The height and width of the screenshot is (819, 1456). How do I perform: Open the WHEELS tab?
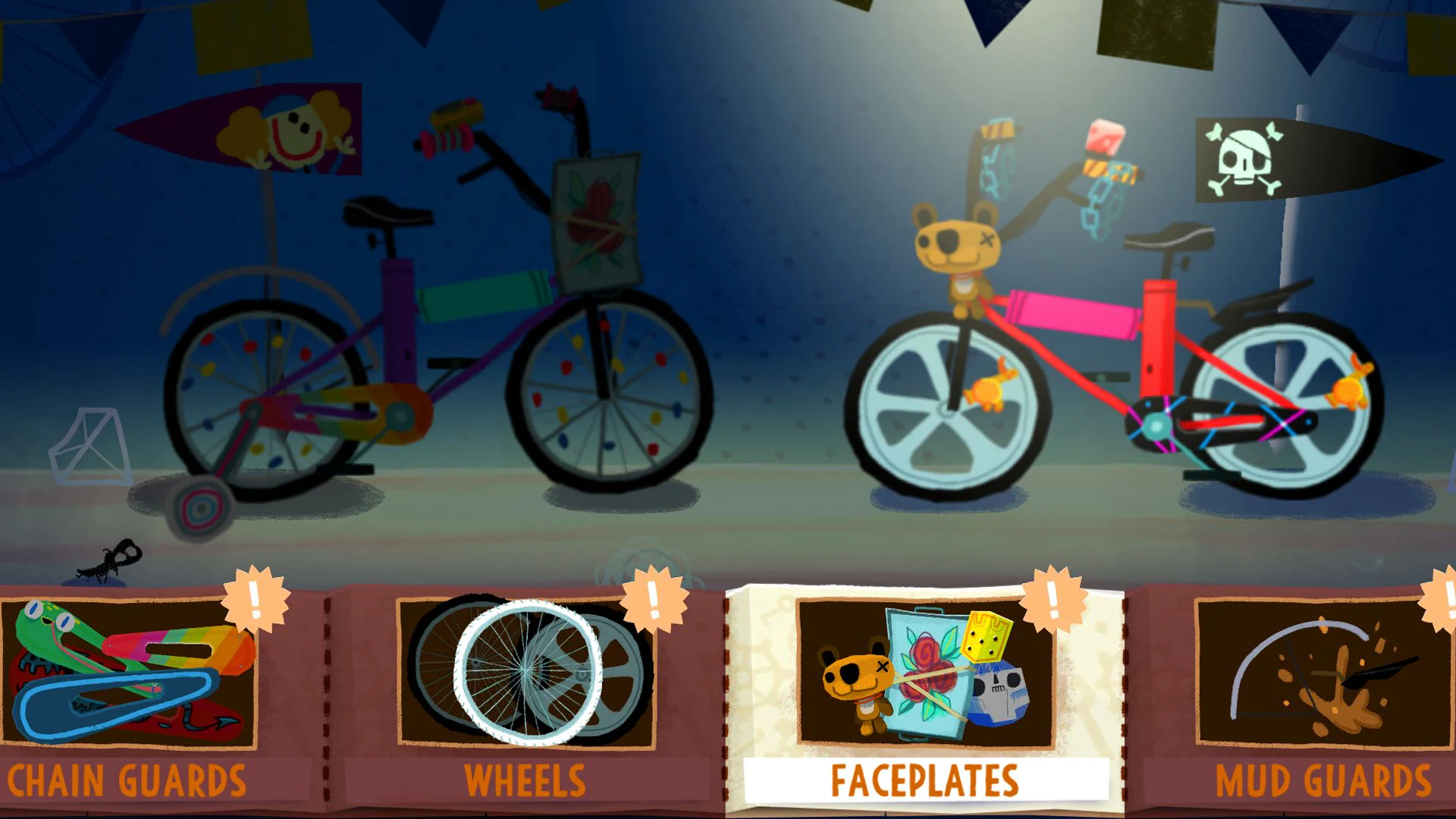pos(523,780)
